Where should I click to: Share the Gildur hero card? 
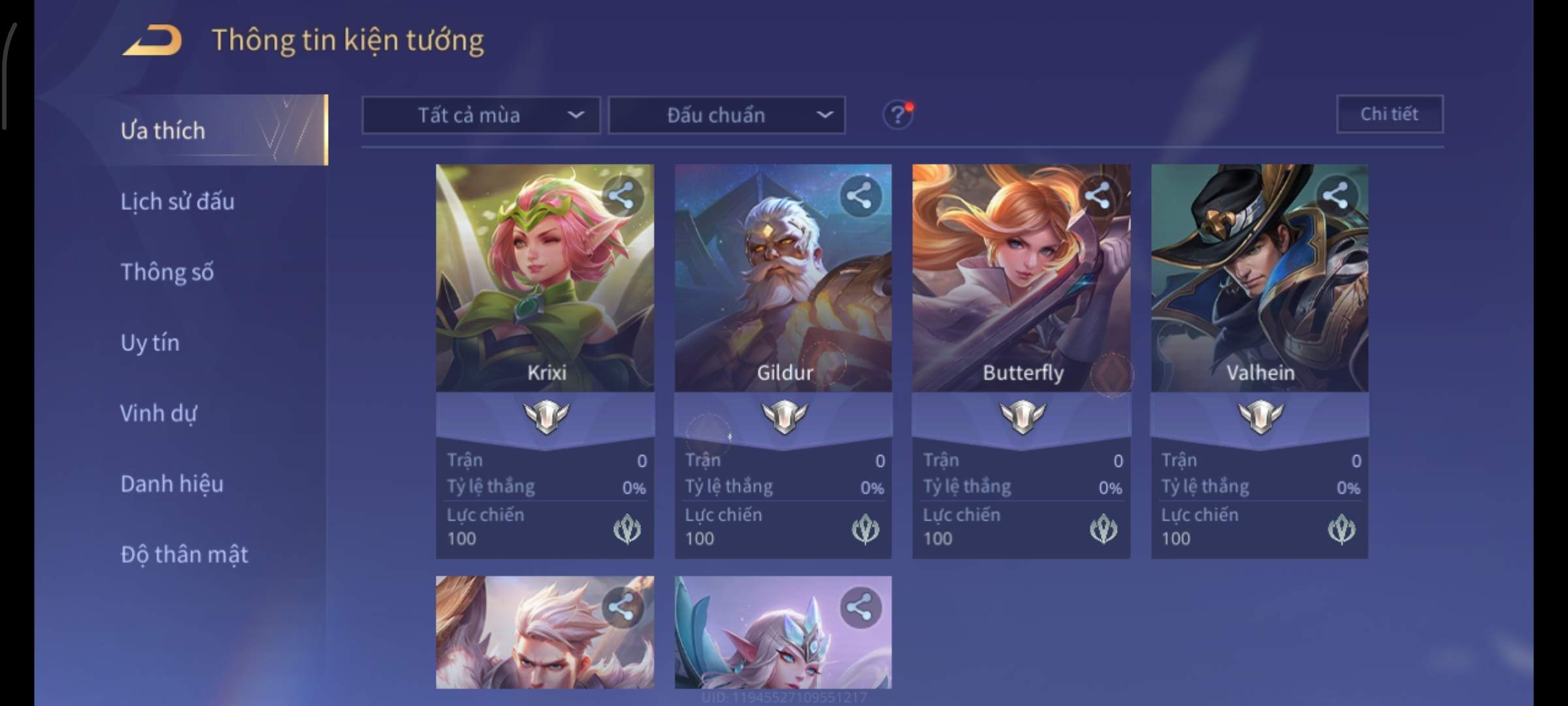coord(860,195)
